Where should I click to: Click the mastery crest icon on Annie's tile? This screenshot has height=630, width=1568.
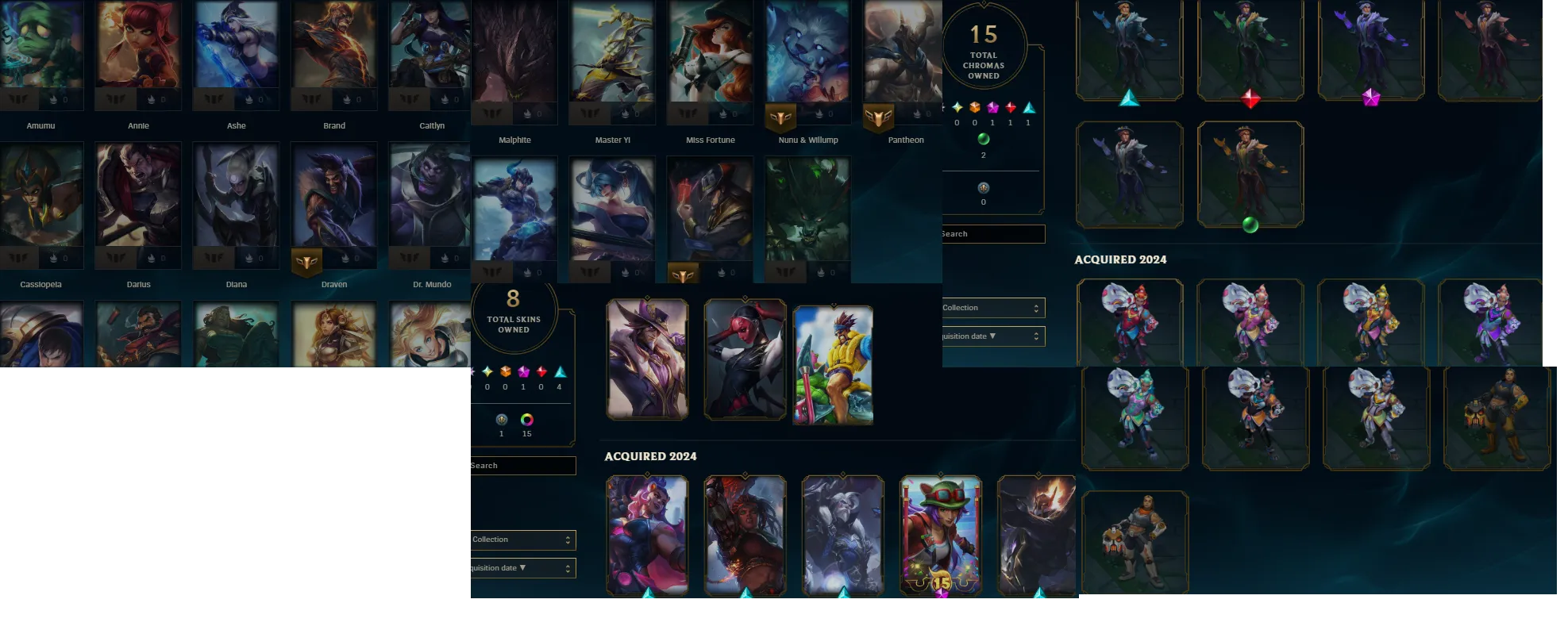pyautogui.click(x=114, y=99)
